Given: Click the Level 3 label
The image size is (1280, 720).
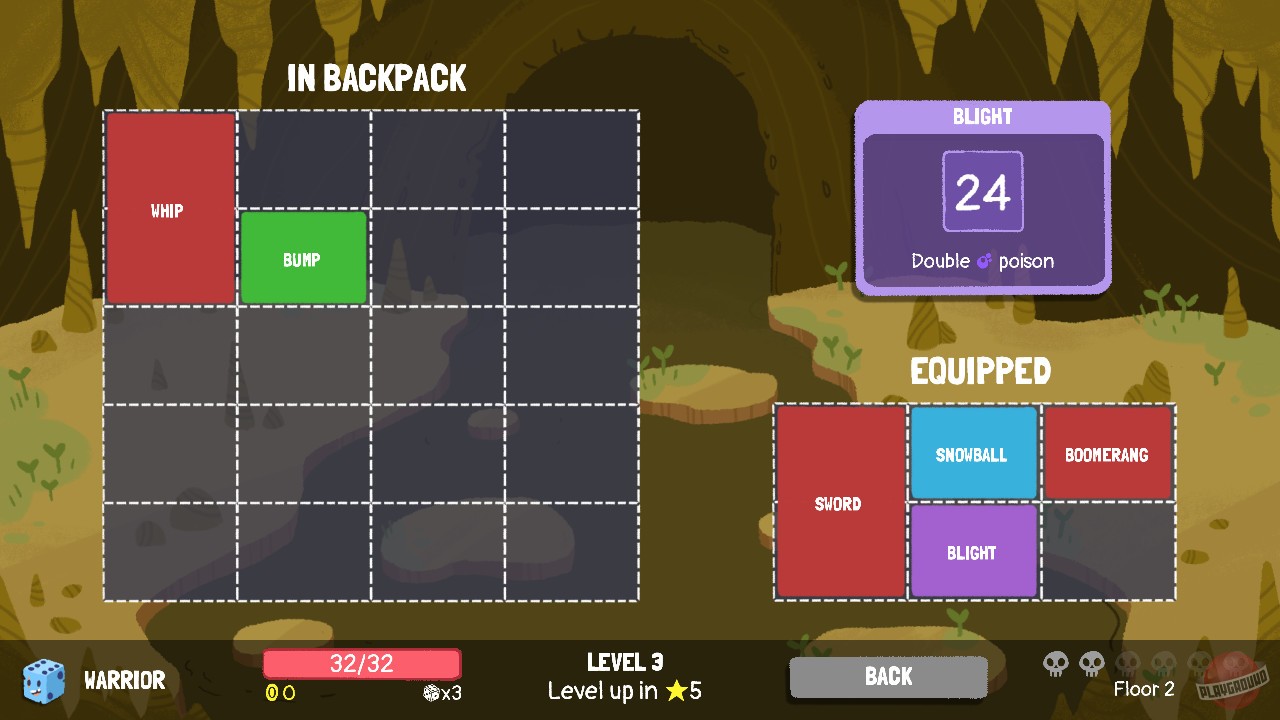Looking at the screenshot, I should point(624,662).
